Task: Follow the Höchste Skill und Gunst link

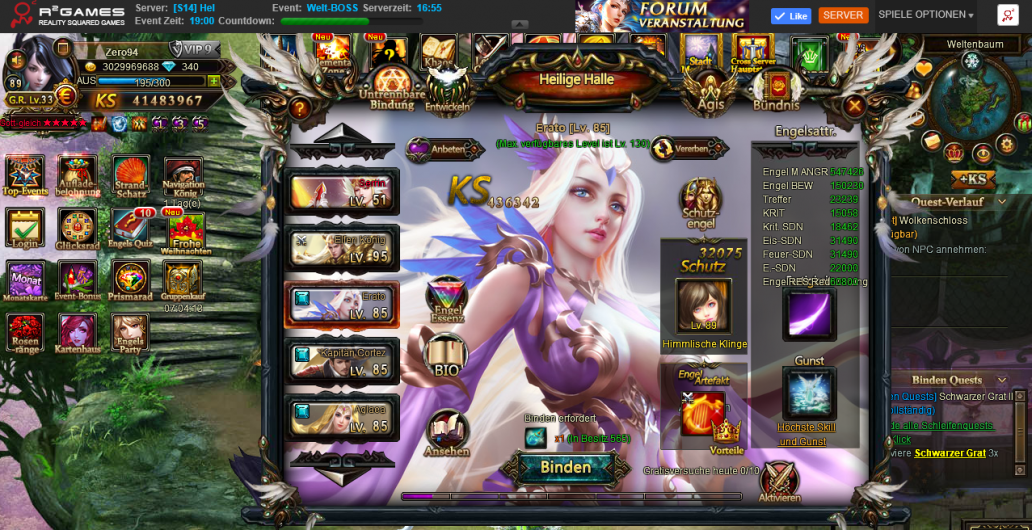Action: [806, 434]
